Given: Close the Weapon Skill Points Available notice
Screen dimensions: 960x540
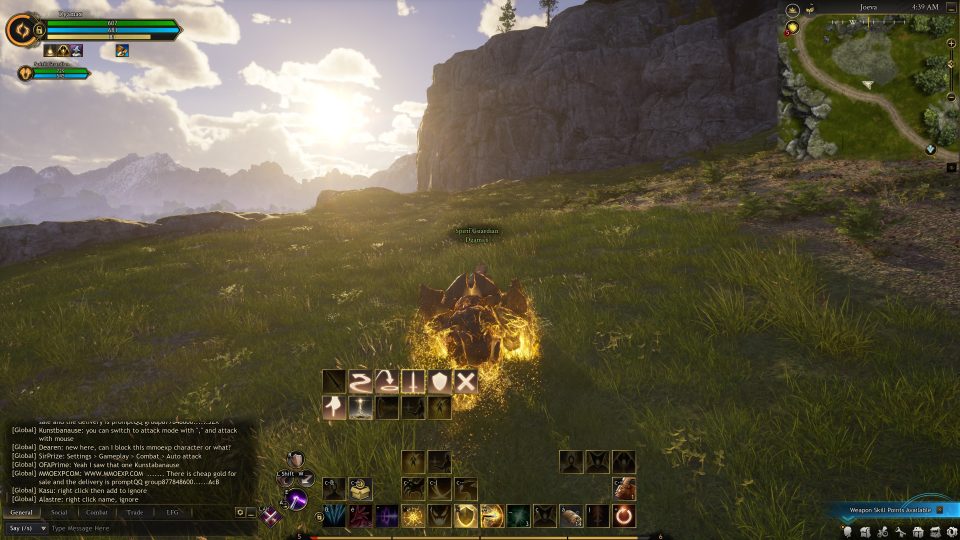Looking at the screenshot, I should [939, 509].
